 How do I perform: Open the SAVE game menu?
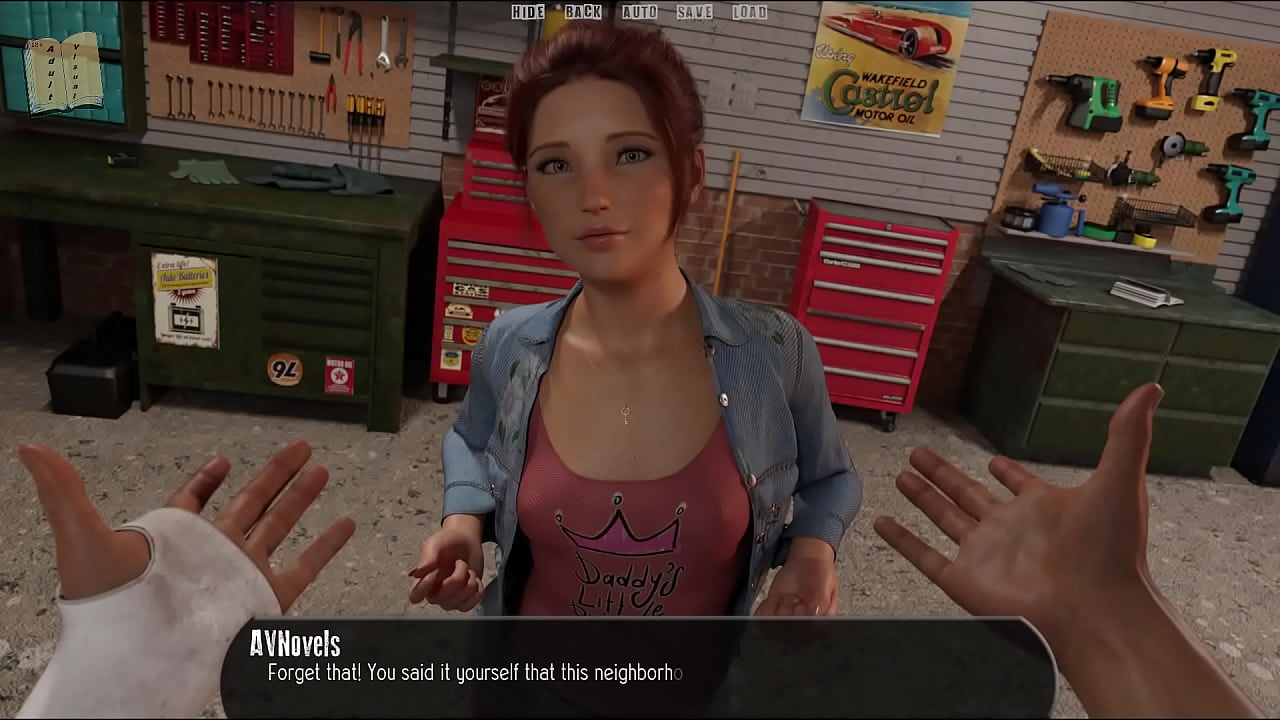pyautogui.click(x=694, y=12)
